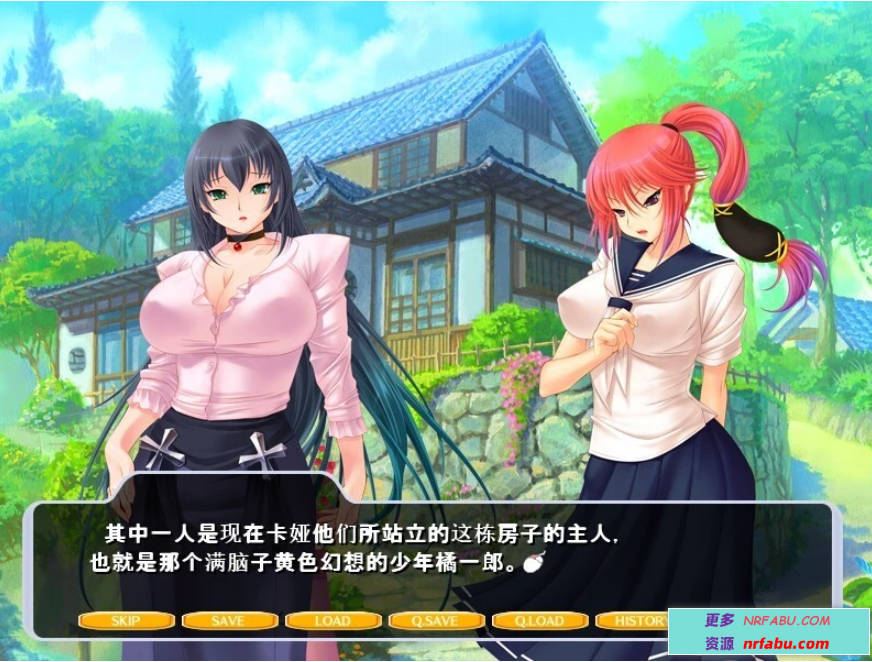872x662 pixels.
Task: Open the LOAD menu
Action: click(332, 621)
